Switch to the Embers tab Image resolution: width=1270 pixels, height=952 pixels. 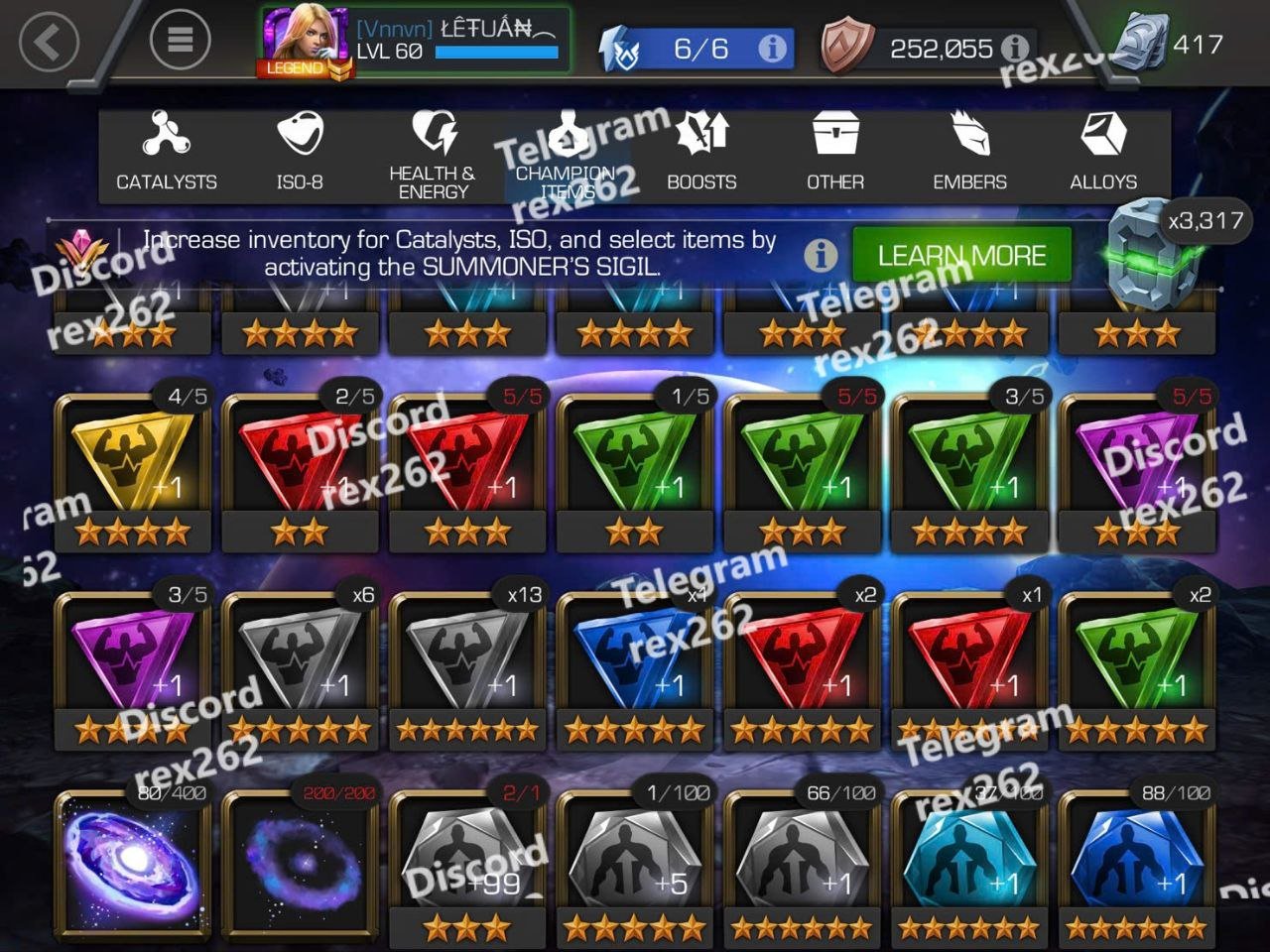969,154
